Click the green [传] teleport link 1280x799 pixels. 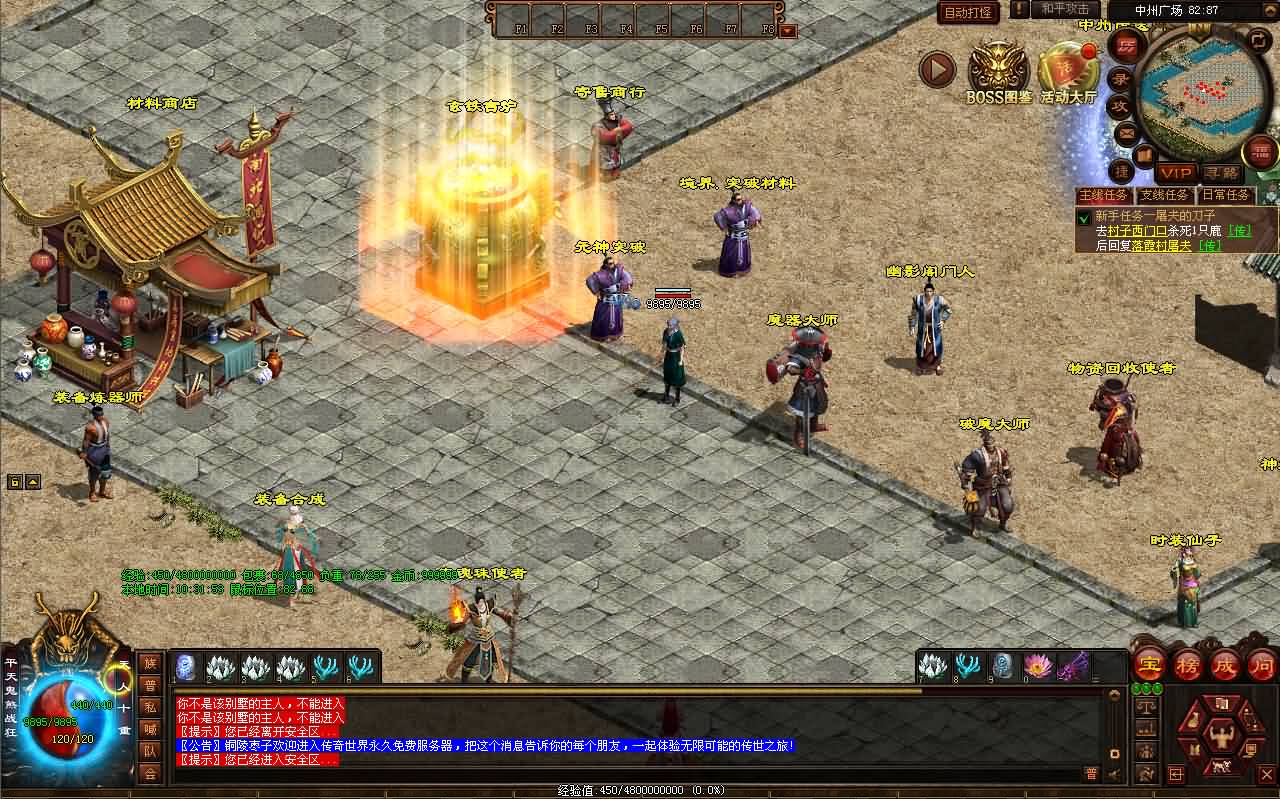[x=1240, y=230]
